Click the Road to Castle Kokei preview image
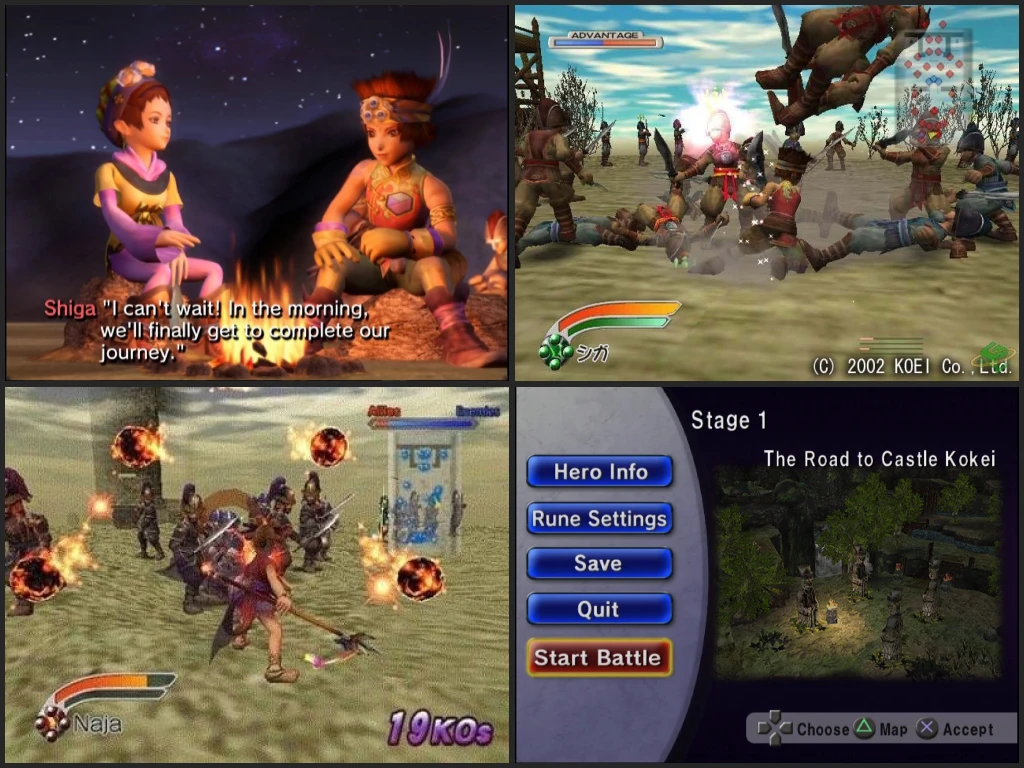Image resolution: width=1024 pixels, height=768 pixels. click(x=857, y=573)
